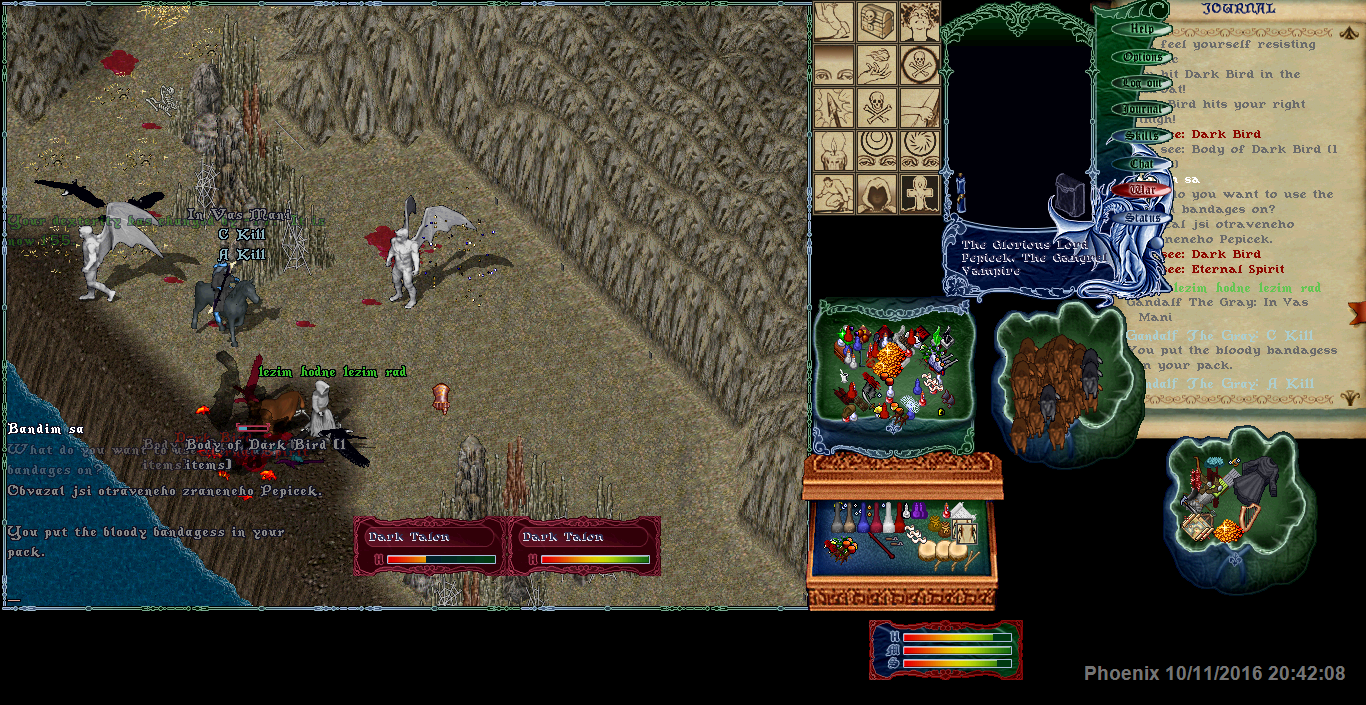
Task: Use the arrowhead skill icon
Action: [x=832, y=108]
